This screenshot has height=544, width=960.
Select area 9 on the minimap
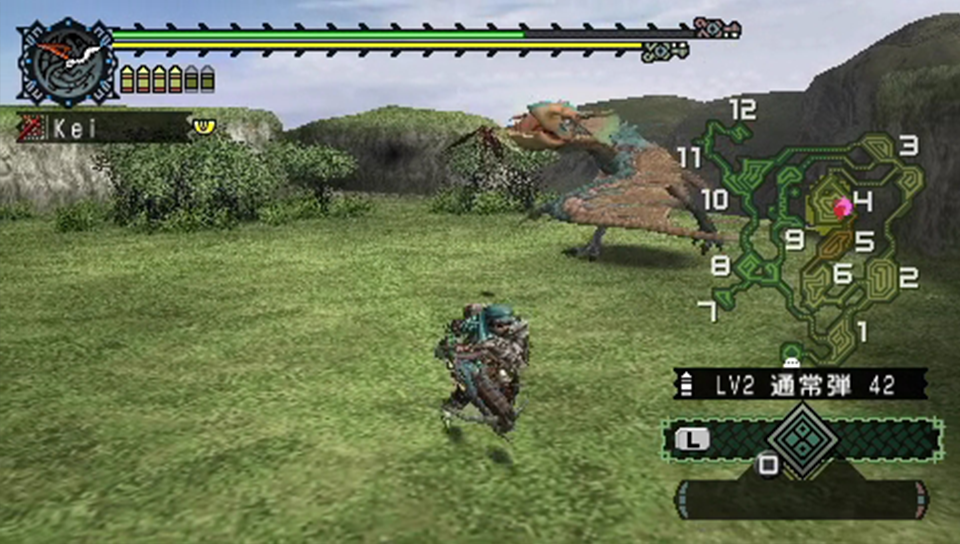click(x=795, y=240)
